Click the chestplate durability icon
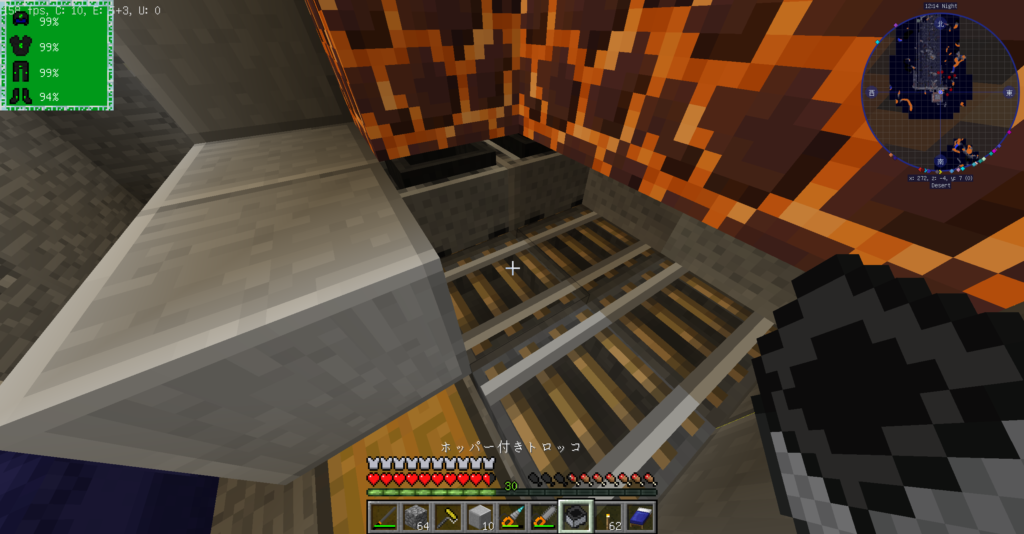 (x=21, y=46)
